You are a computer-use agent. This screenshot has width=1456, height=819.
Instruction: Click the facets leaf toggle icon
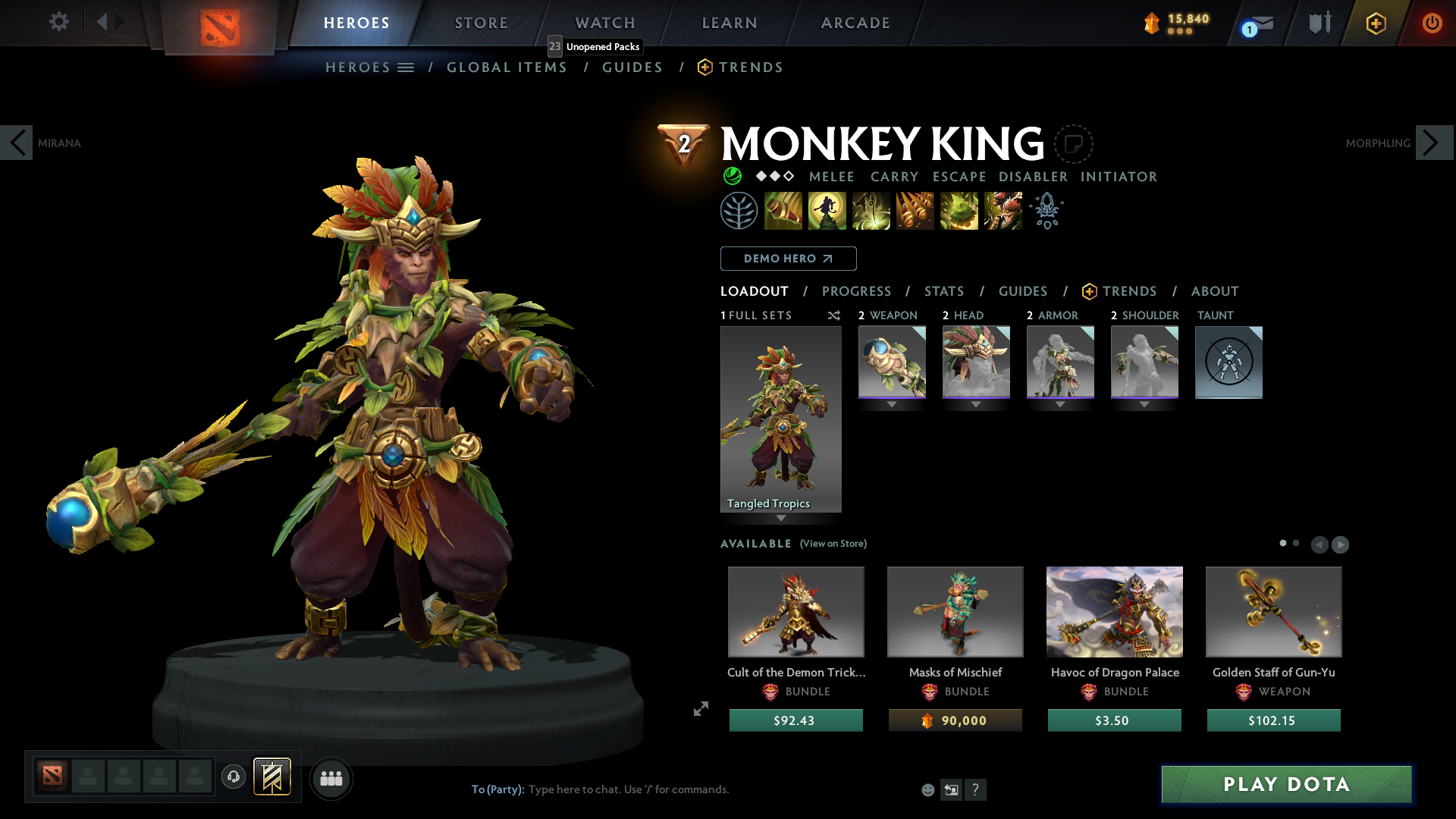[x=739, y=210]
